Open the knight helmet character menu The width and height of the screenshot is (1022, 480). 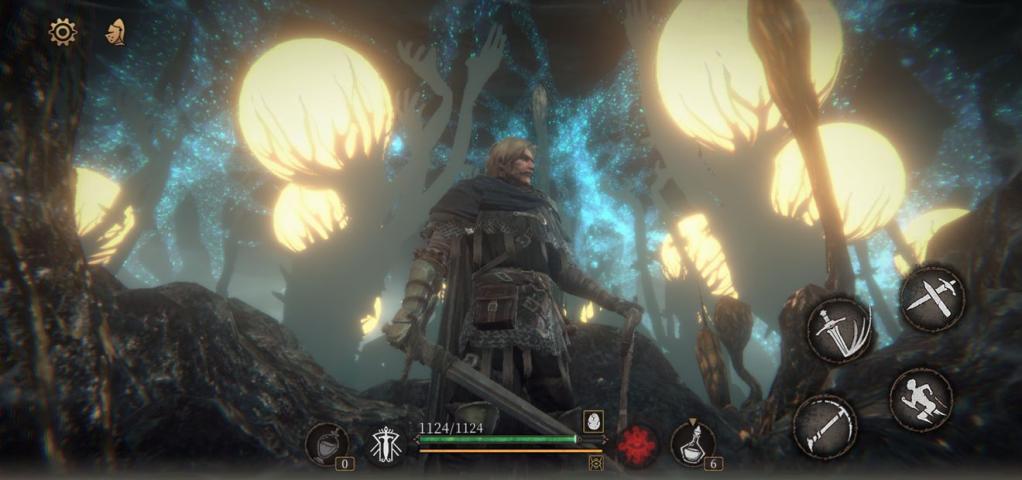tap(115, 32)
